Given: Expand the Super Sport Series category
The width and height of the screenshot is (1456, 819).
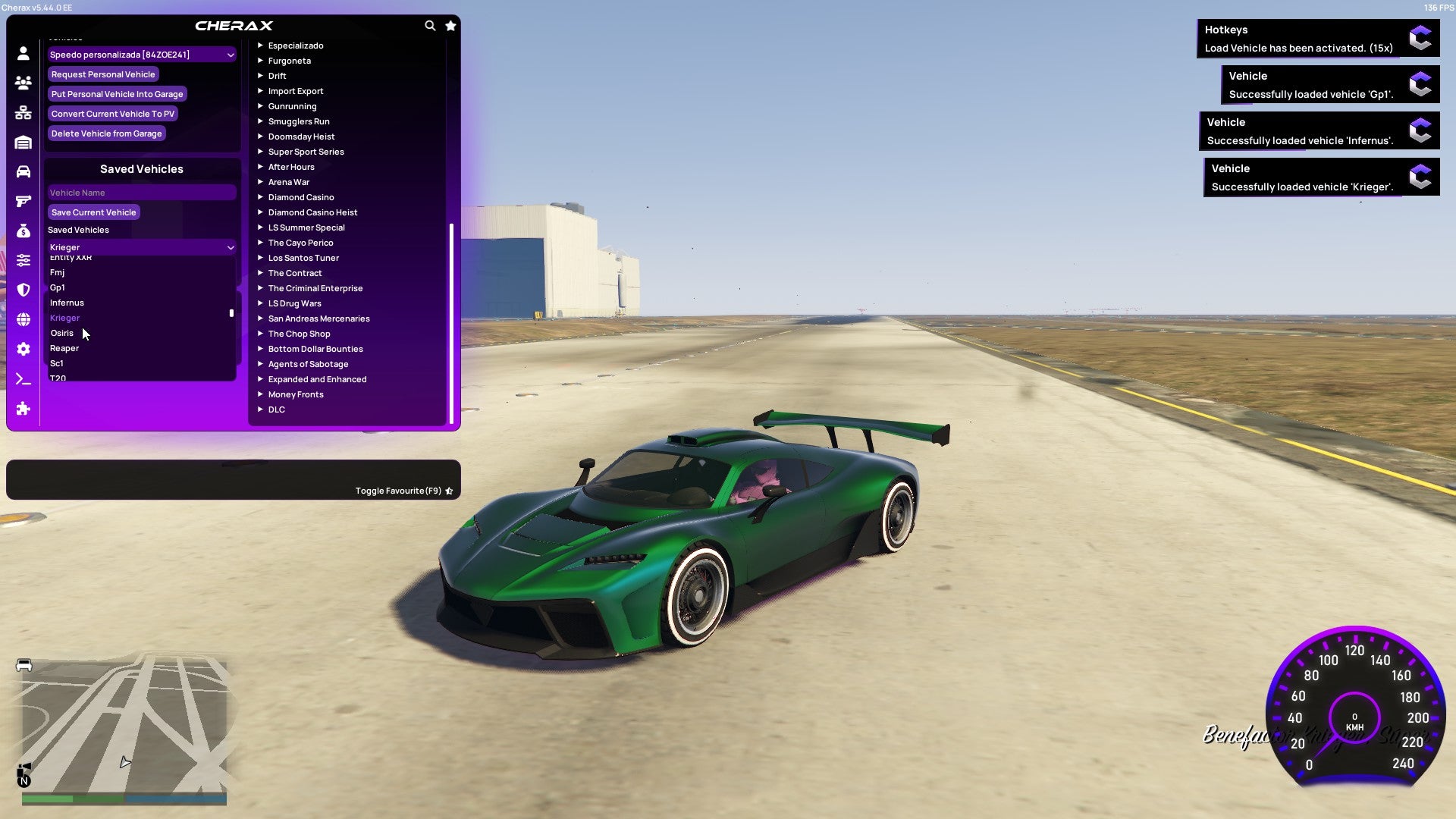Looking at the screenshot, I should 306,152.
